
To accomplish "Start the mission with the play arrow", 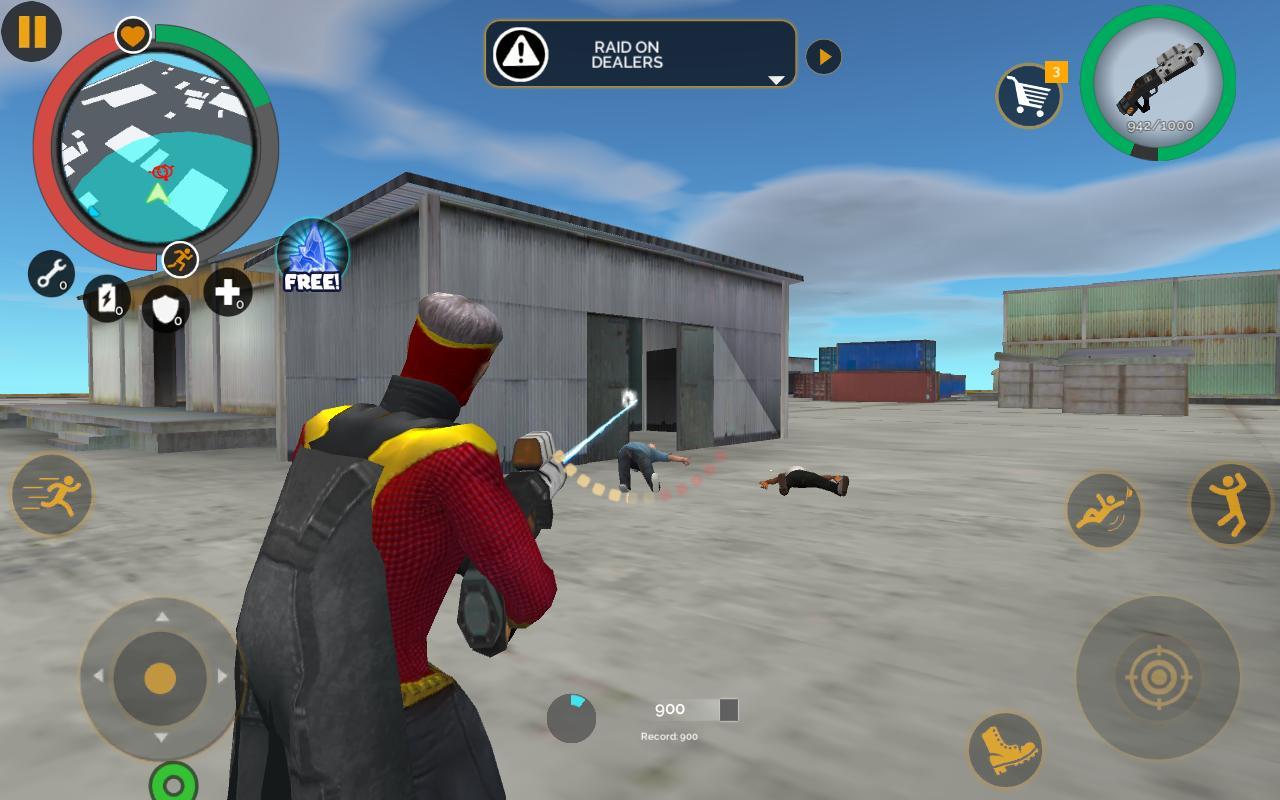I will click(x=823, y=55).
